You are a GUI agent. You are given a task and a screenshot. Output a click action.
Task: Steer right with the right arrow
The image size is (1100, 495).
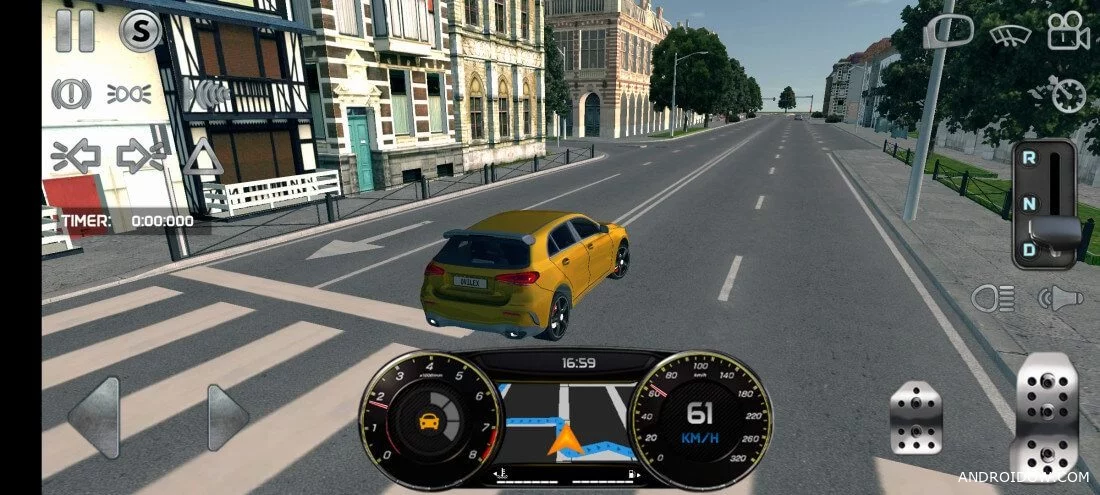226,416
